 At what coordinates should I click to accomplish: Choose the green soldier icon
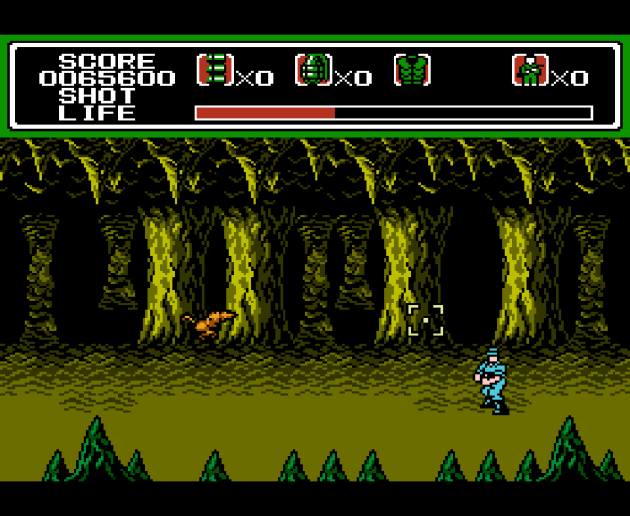pyautogui.click(x=529, y=70)
